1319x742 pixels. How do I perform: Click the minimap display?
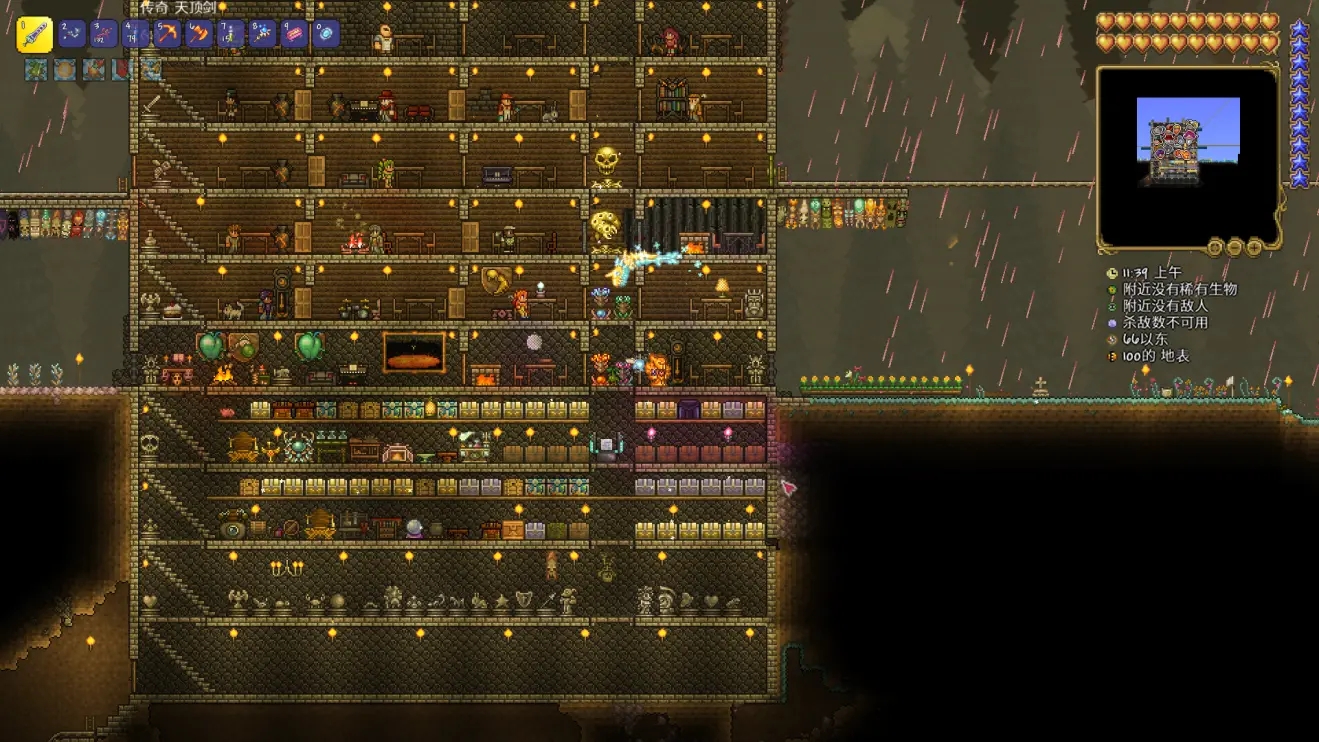tap(1188, 157)
